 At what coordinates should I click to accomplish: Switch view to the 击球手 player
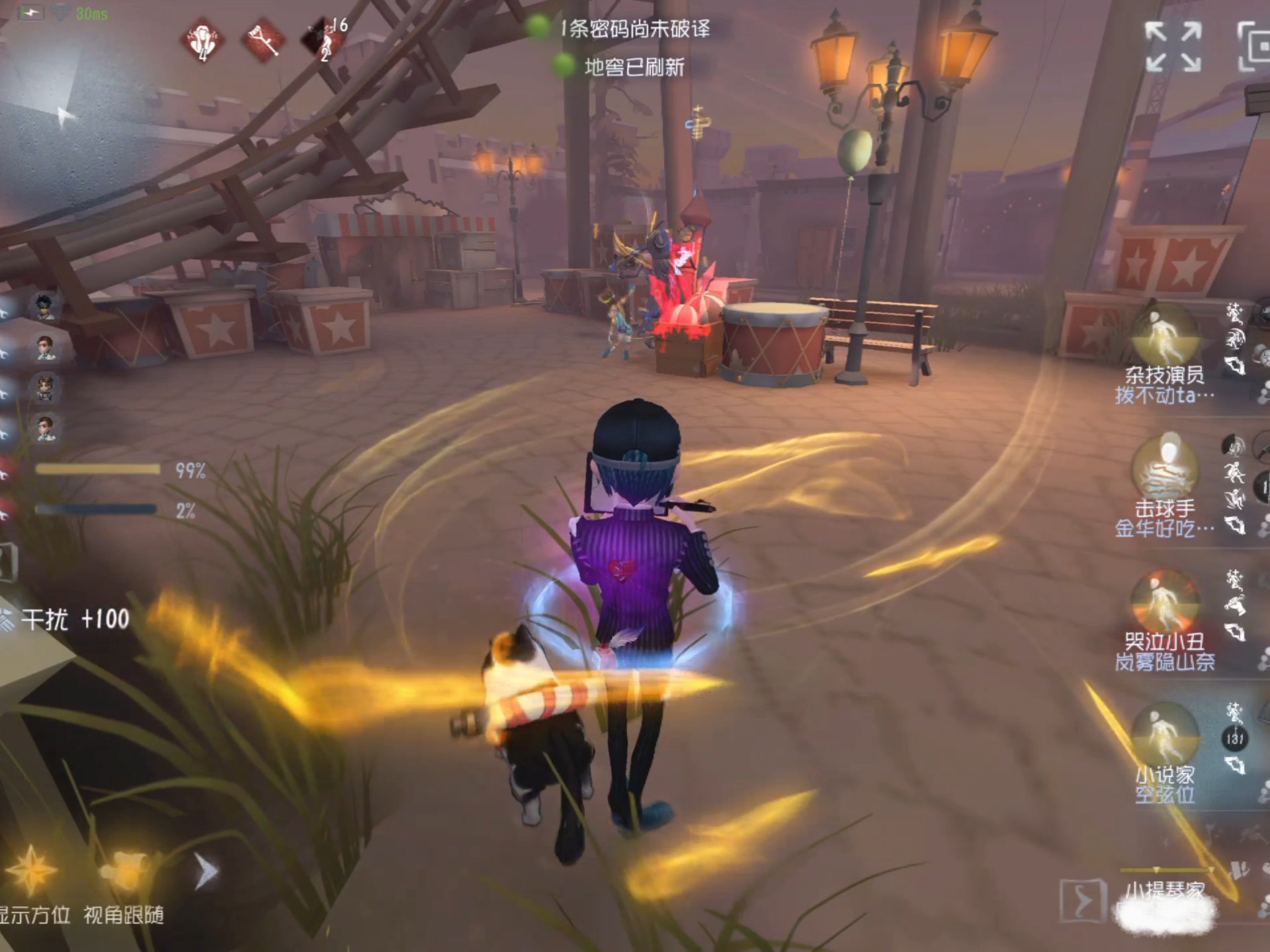[1164, 489]
